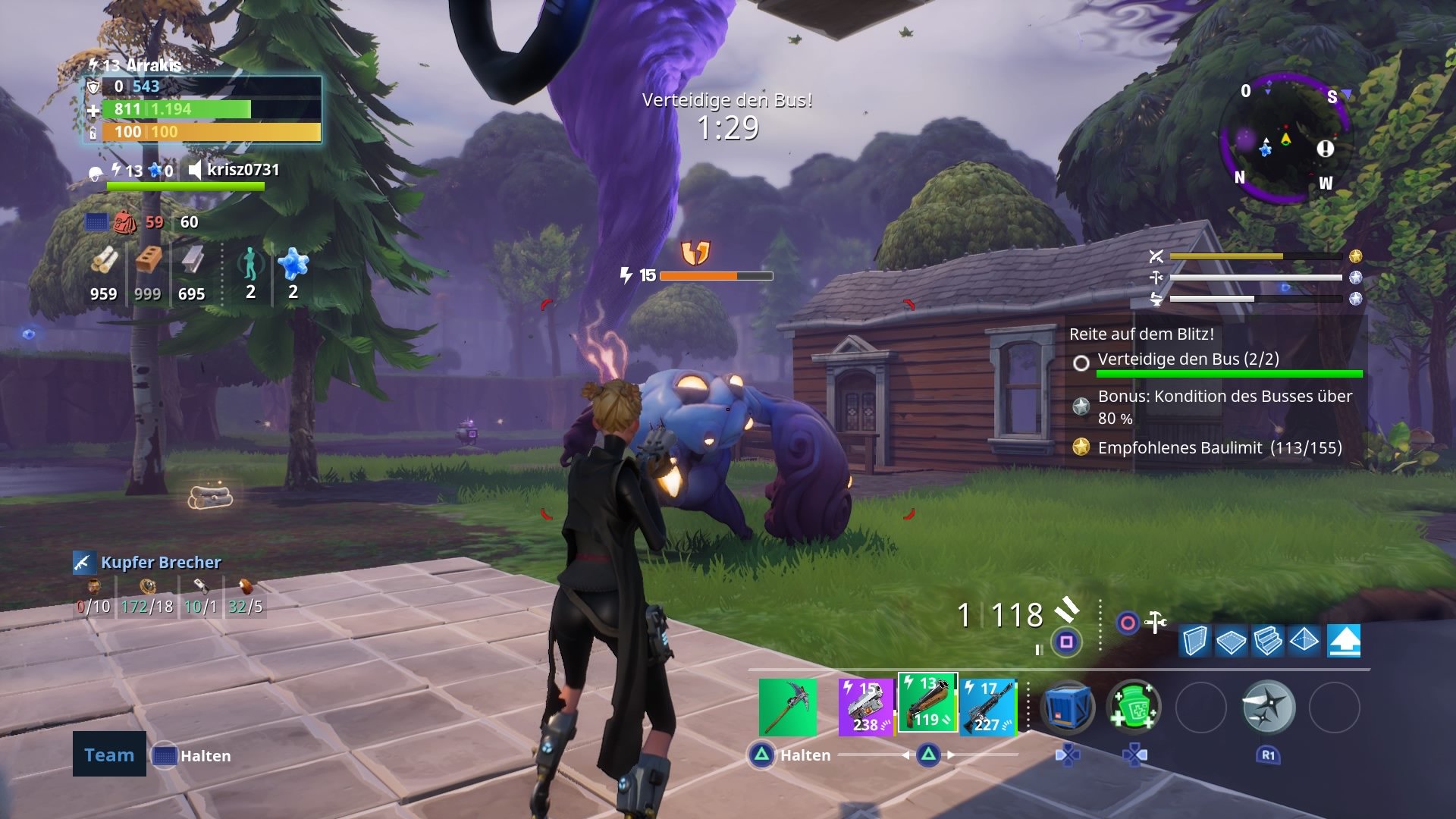This screenshot has height=819, width=1456.
Task: Select the Halten menu entry next to Team
Action: [205, 755]
